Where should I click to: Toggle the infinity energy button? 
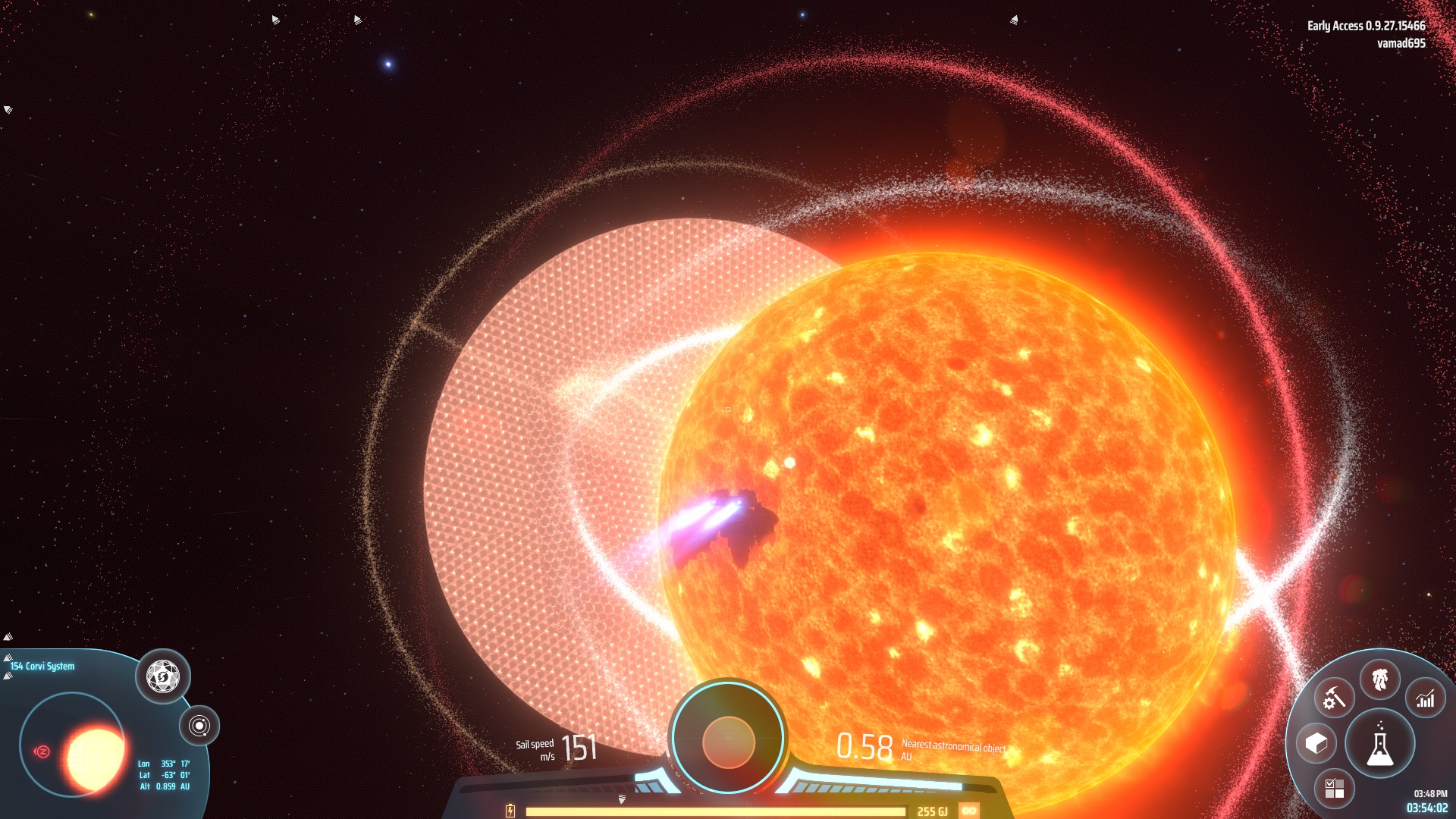(x=969, y=811)
